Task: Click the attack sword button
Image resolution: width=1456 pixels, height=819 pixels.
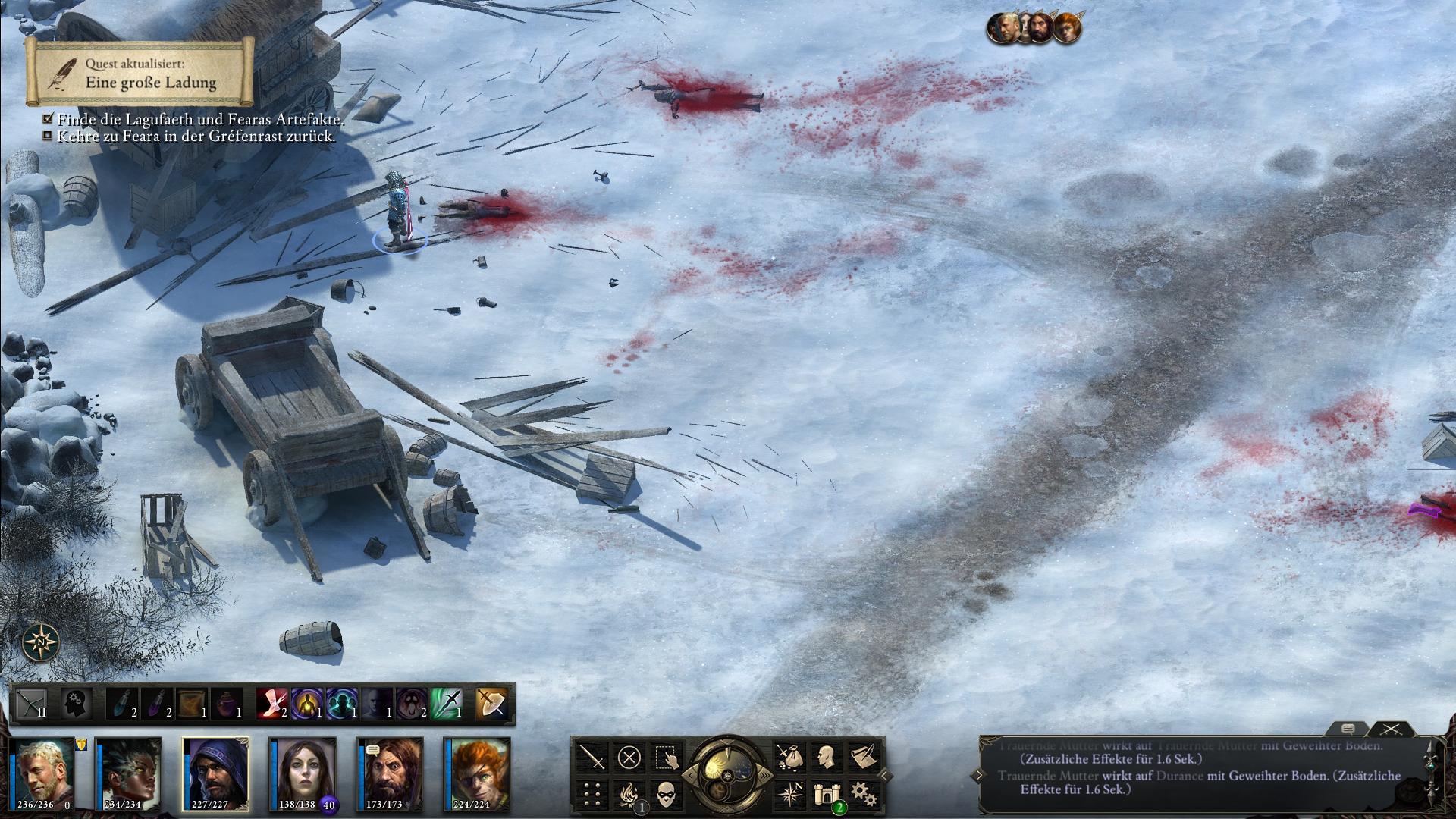Action: pyautogui.click(x=592, y=757)
